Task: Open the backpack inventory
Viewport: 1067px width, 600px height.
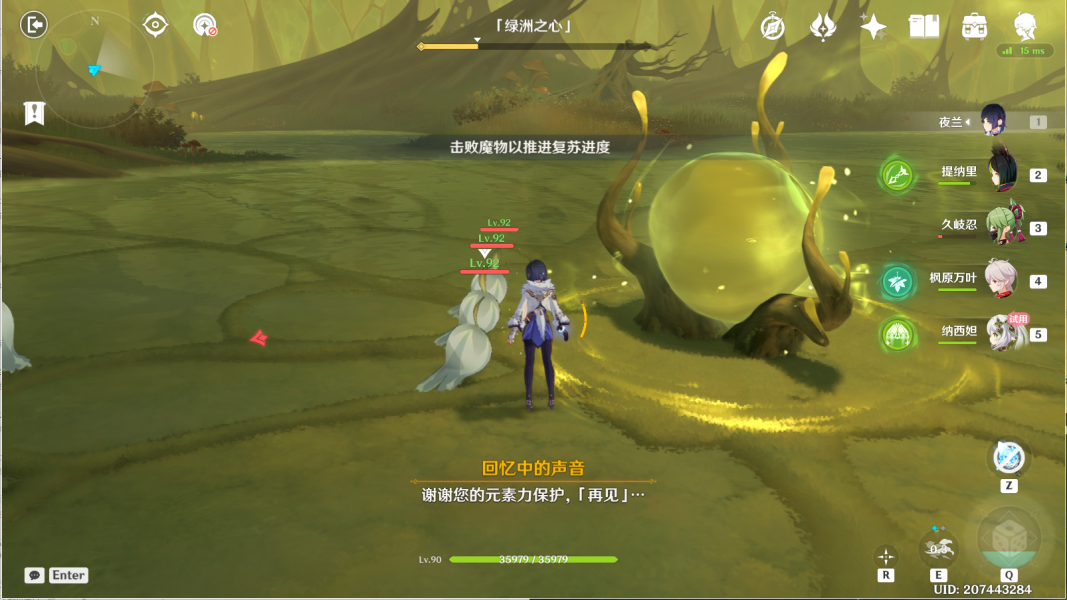Action: pyautogui.click(x=975, y=27)
